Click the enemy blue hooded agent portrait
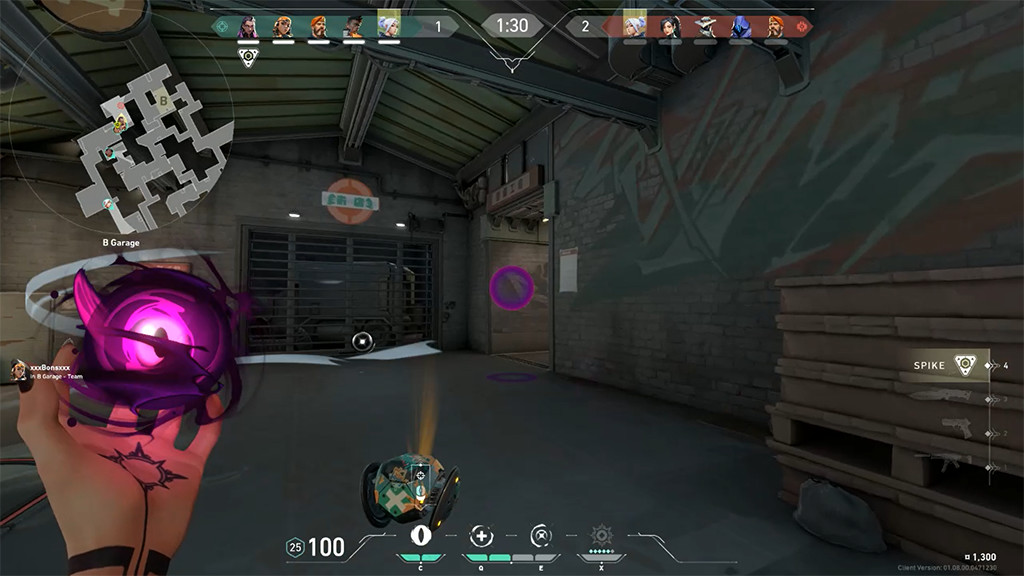The height and width of the screenshot is (576, 1024). click(742, 27)
